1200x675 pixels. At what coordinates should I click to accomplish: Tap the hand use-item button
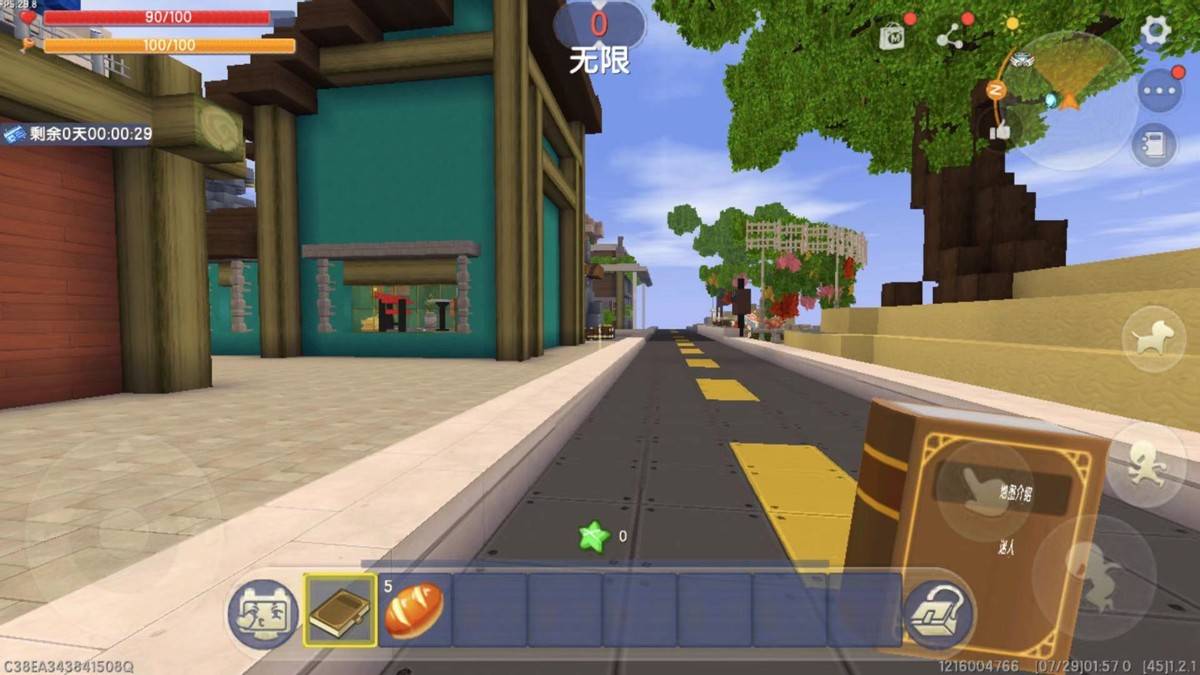[x=984, y=491]
